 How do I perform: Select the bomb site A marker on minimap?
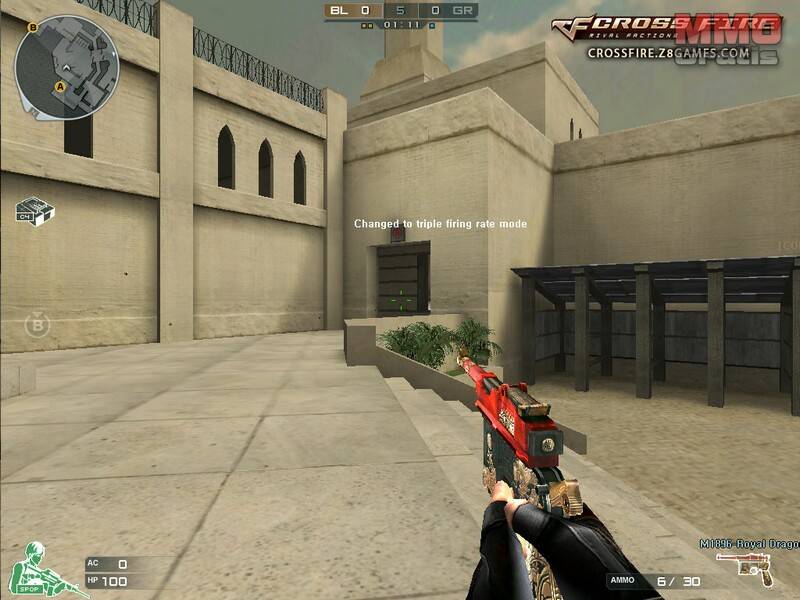[60, 87]
